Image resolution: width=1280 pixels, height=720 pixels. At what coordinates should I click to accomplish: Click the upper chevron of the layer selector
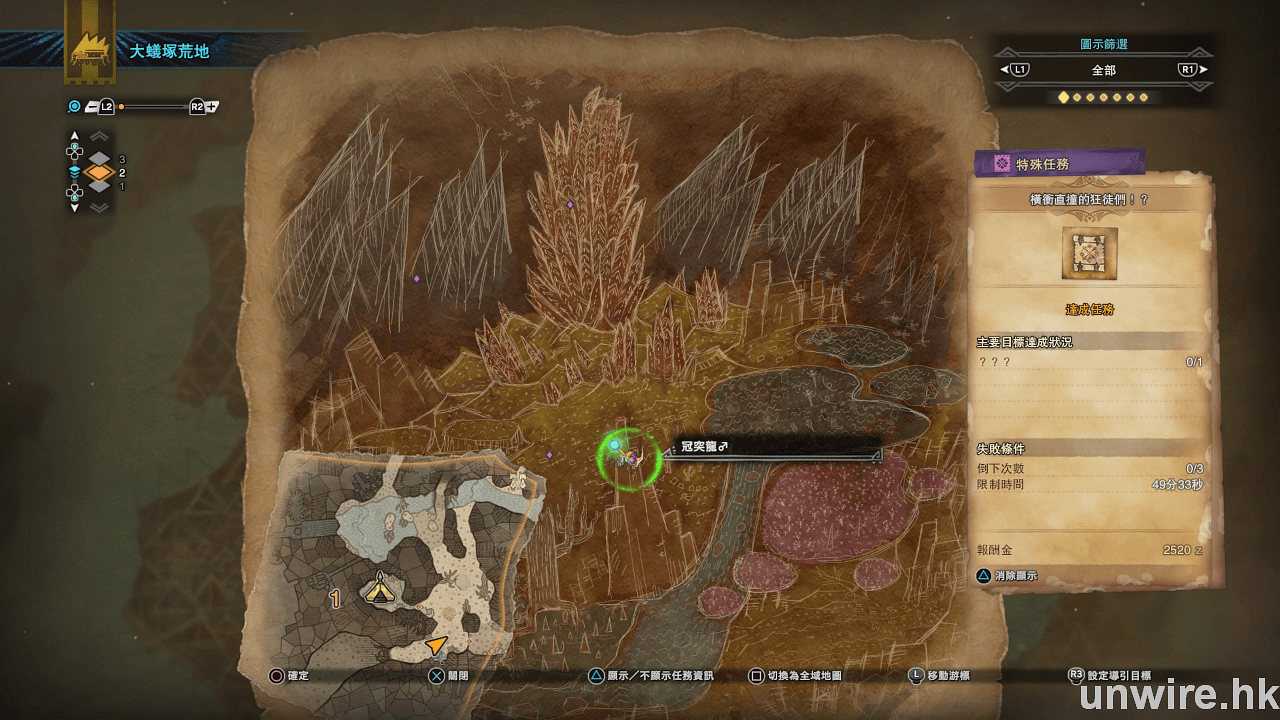pyautogui.click(x=100, y=137)
